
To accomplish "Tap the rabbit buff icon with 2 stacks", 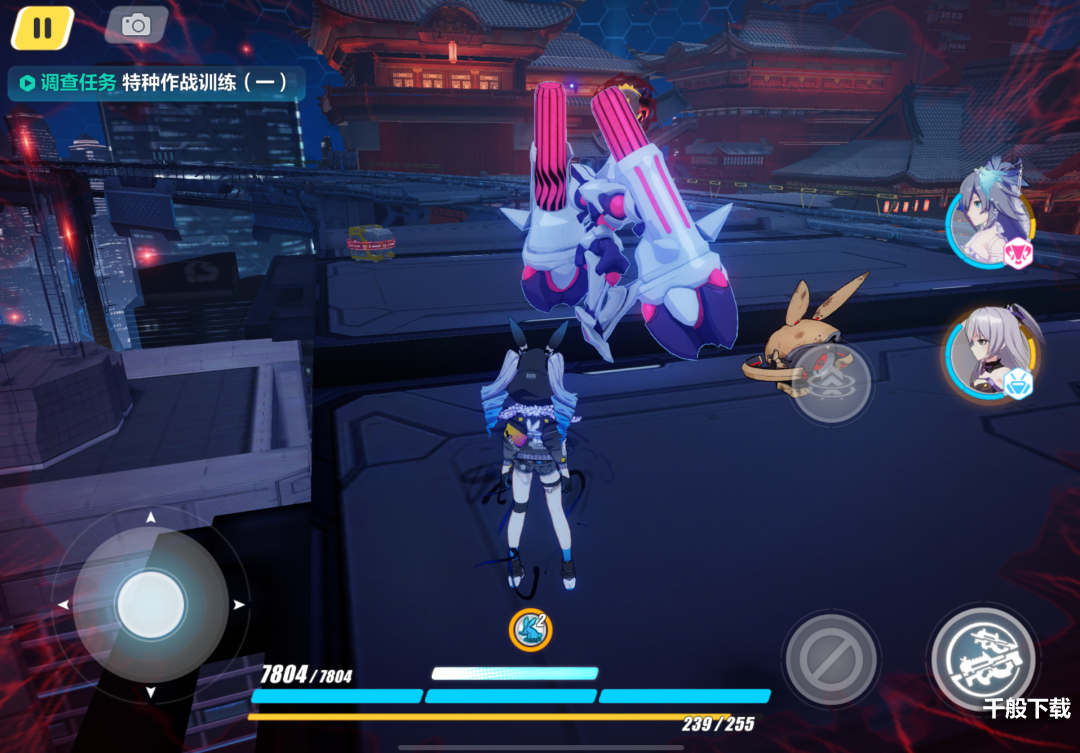I will (x=529, y=629).
